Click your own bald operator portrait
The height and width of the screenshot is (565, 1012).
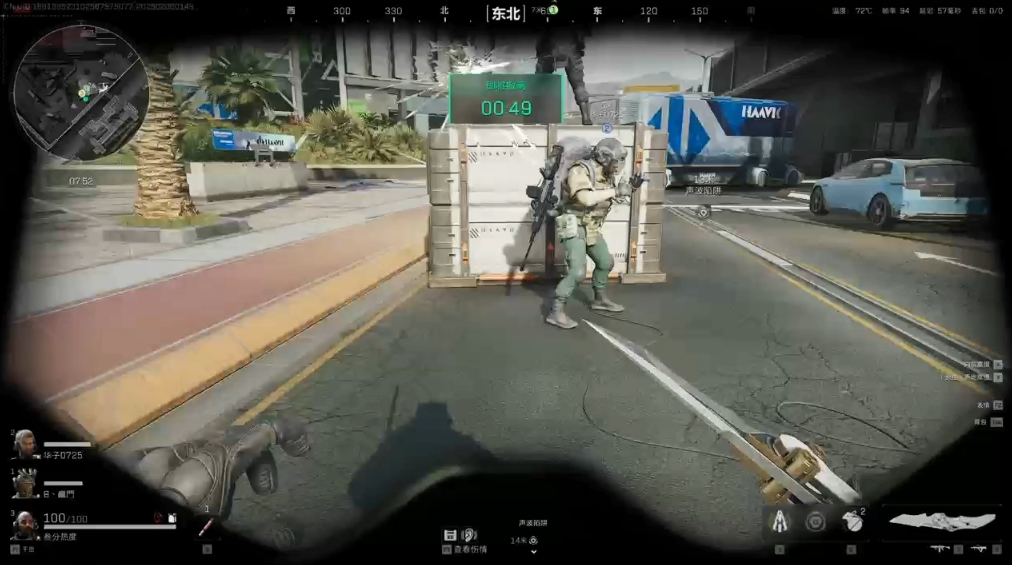point(25,524)
